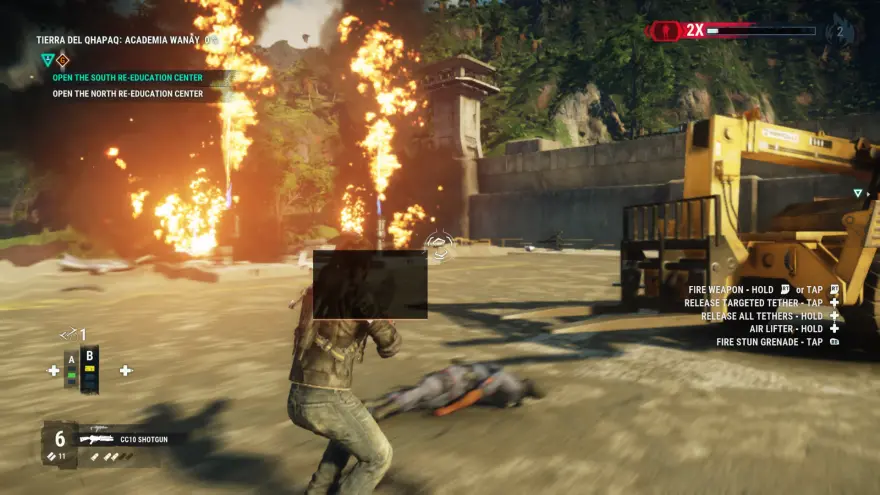Open the Tierra del Qhapaq mission title
The height and width of the screenshot is (495, 880).
tap(125, 41)
